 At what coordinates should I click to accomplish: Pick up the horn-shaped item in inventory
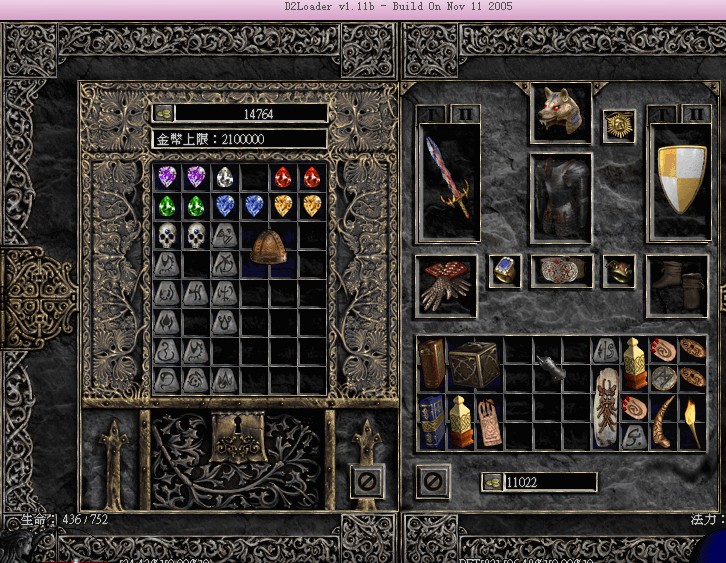pyautogui.click(x=663, y=421)
